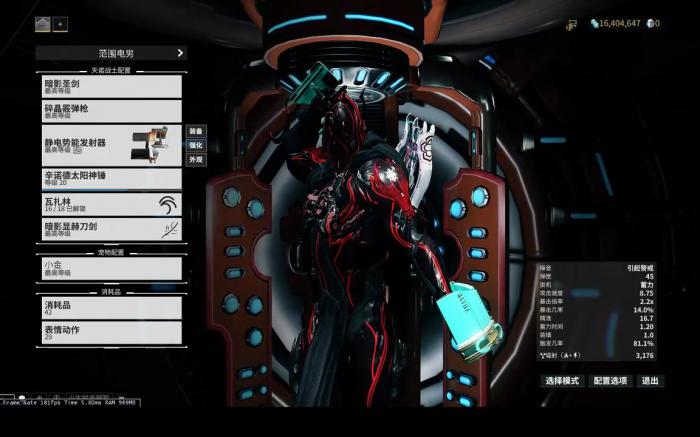Screen dimensions: 700x437
Task: Open the 范围电男 loadout selector
Action: (110, 53)
